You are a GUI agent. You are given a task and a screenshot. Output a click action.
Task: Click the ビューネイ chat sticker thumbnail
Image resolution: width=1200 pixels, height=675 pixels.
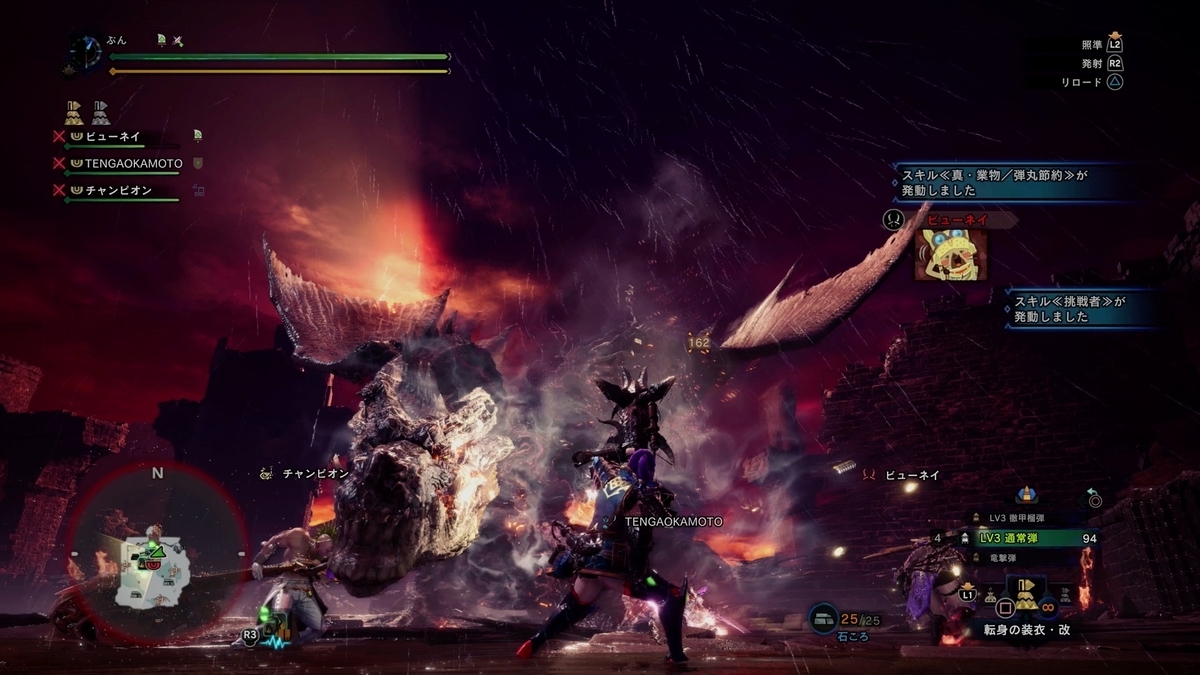pos(944,254)
